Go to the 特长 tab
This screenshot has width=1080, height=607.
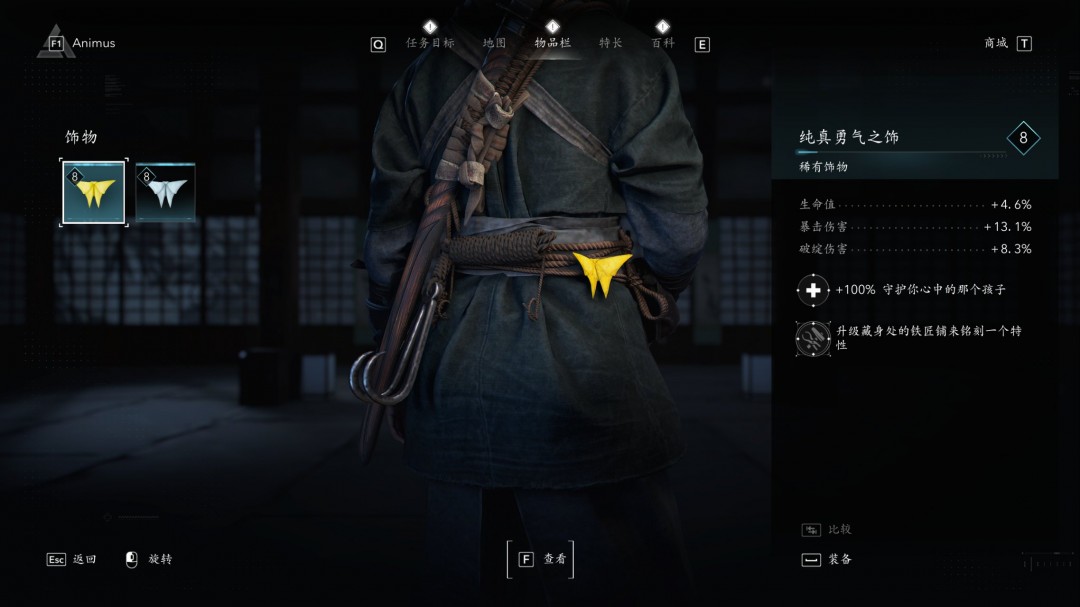coord(610,43)
